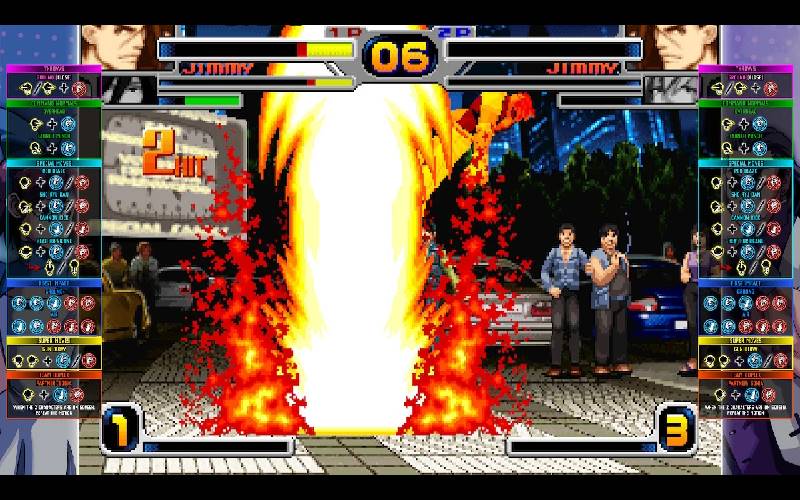The width and height of the screenshot is (800, 500).
Task: Open player 2's Throws move section
Action: tap(746, 69)
